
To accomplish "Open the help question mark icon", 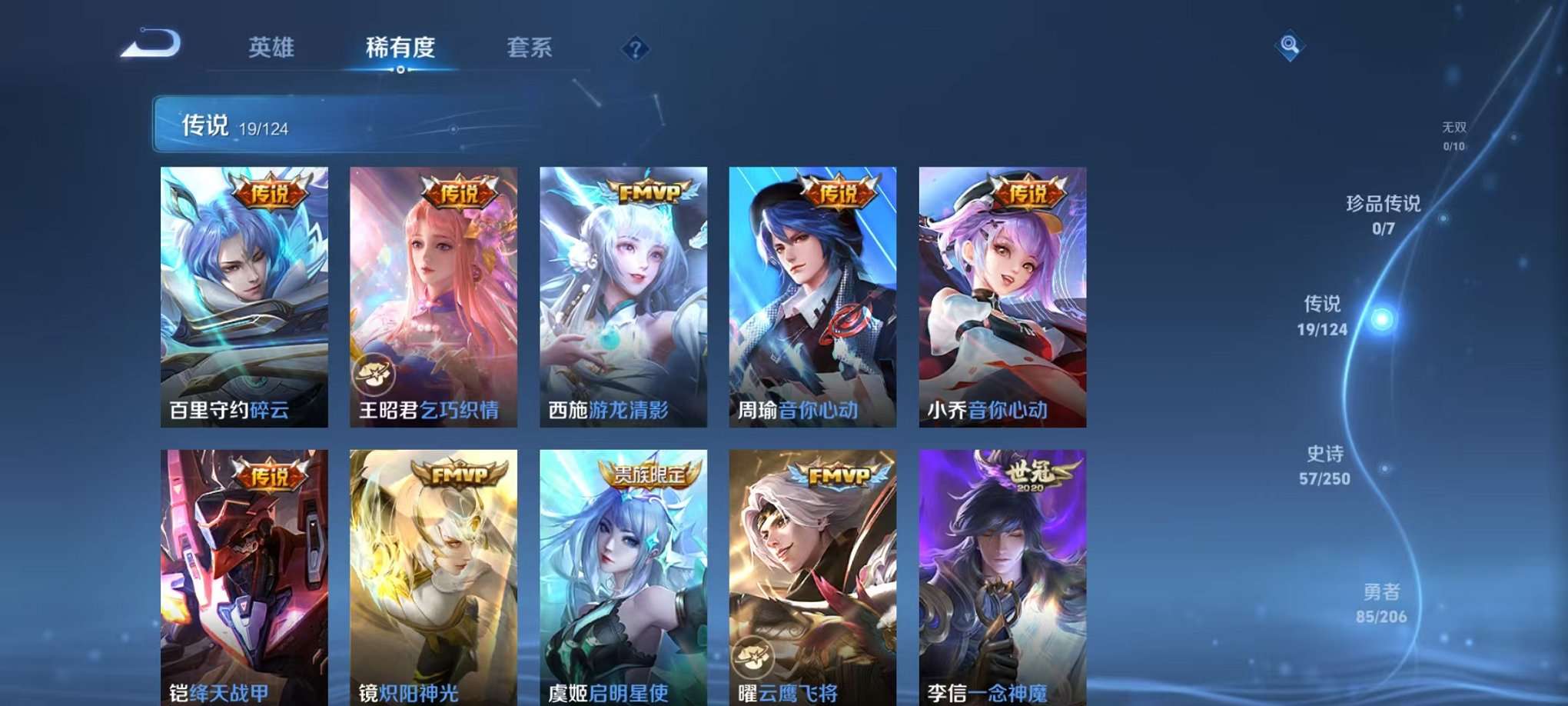I will (x=635, y=49).
